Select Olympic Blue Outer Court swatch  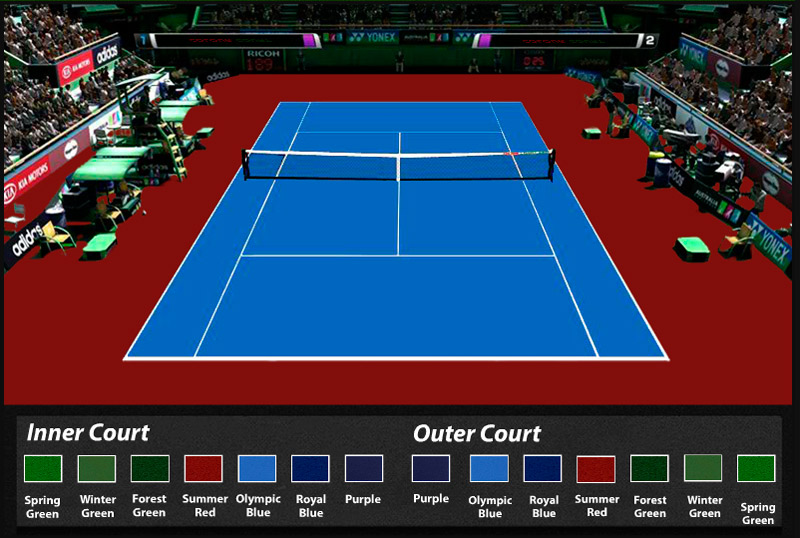tap(489, 468)
